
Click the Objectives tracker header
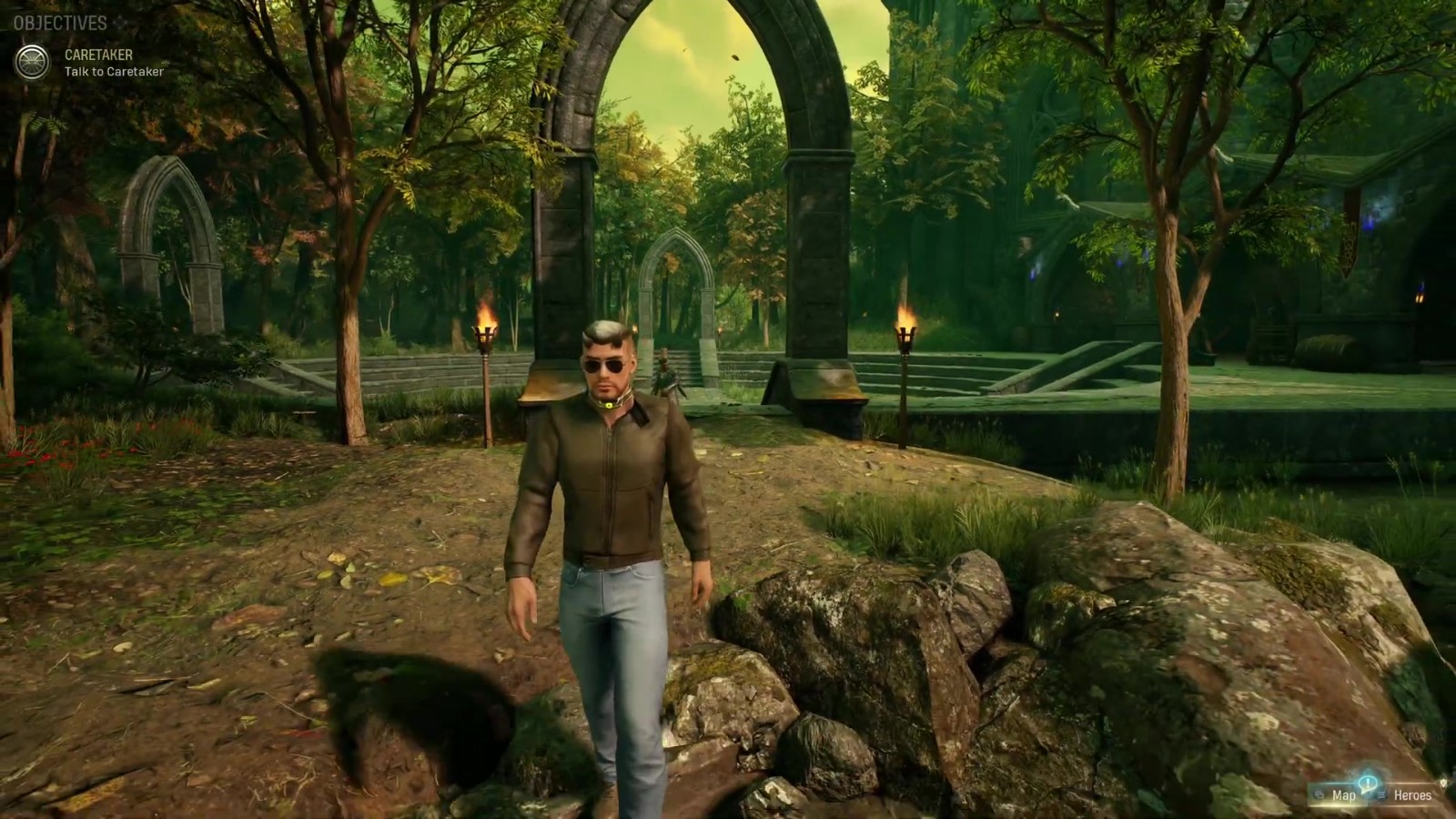(60, 23)
